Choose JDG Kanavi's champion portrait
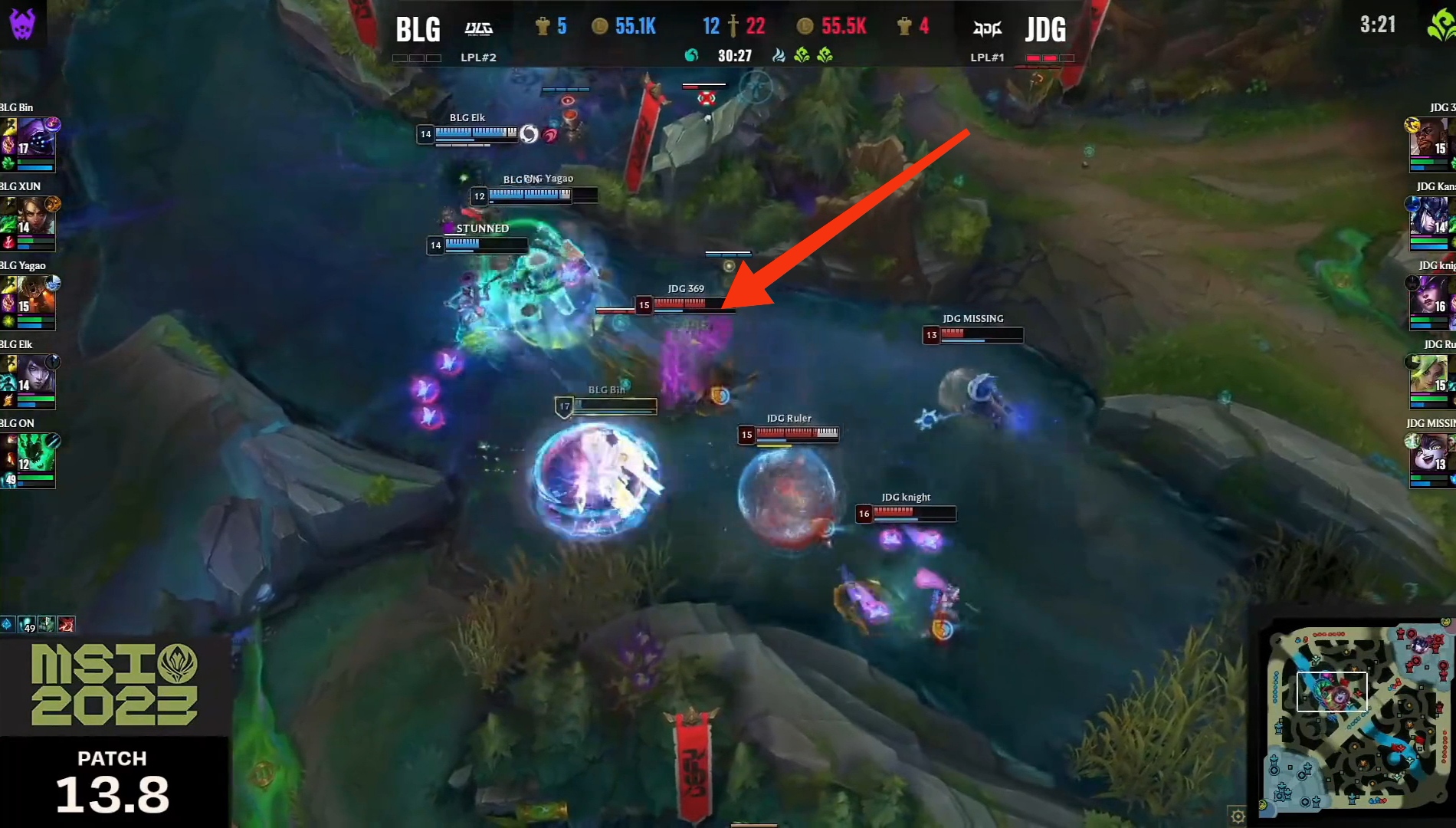The image size is (1456, 828). click(1430, 216)
